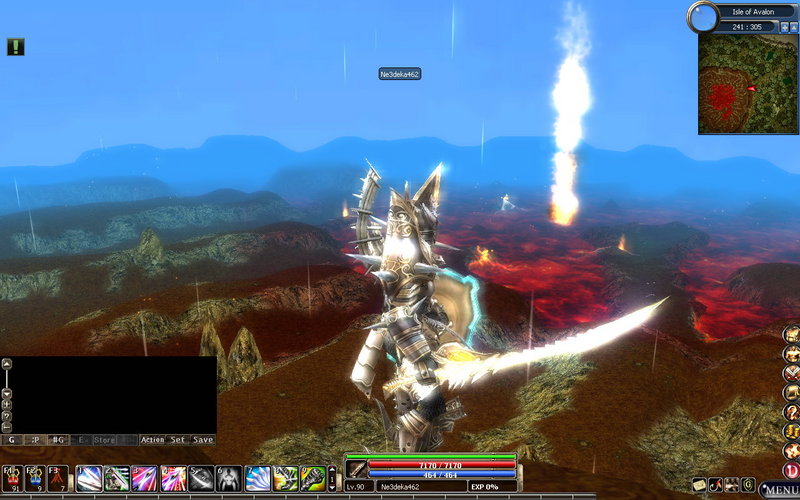Image resolution: width=800 pixels, height=500 pixels.
Task: Select the Store chat tab
Action: [105, 439]
